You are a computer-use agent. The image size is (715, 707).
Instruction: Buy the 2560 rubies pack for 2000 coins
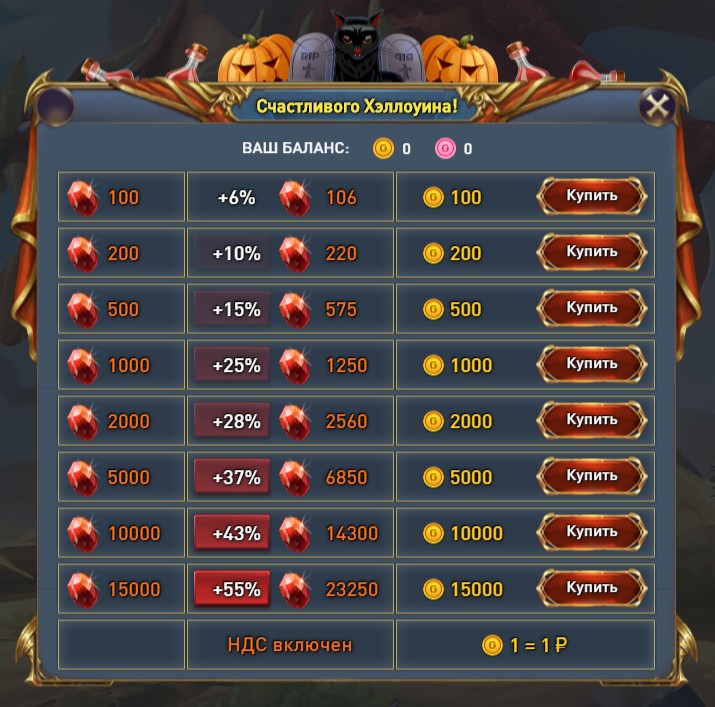coord(592,421)
